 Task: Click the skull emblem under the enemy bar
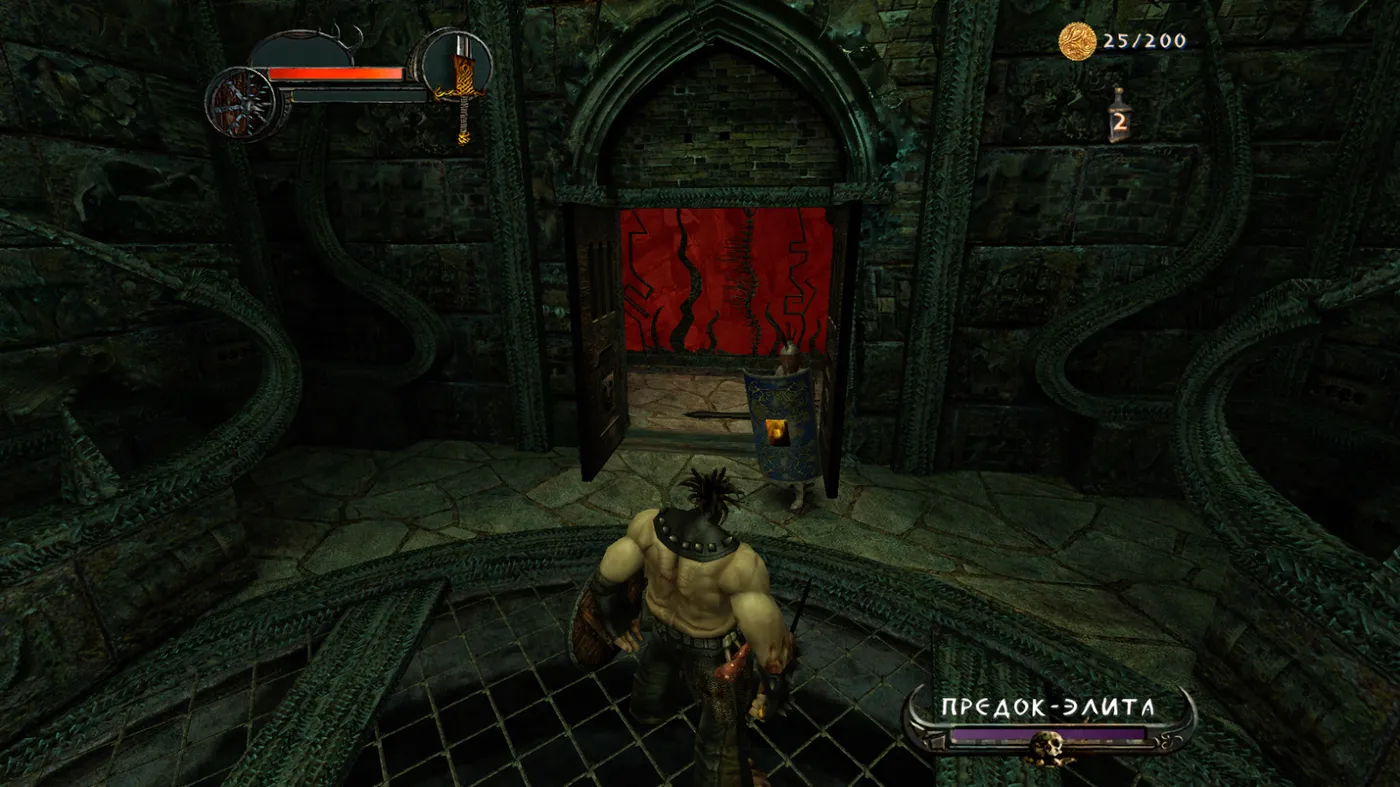[x=1050, y=747]
